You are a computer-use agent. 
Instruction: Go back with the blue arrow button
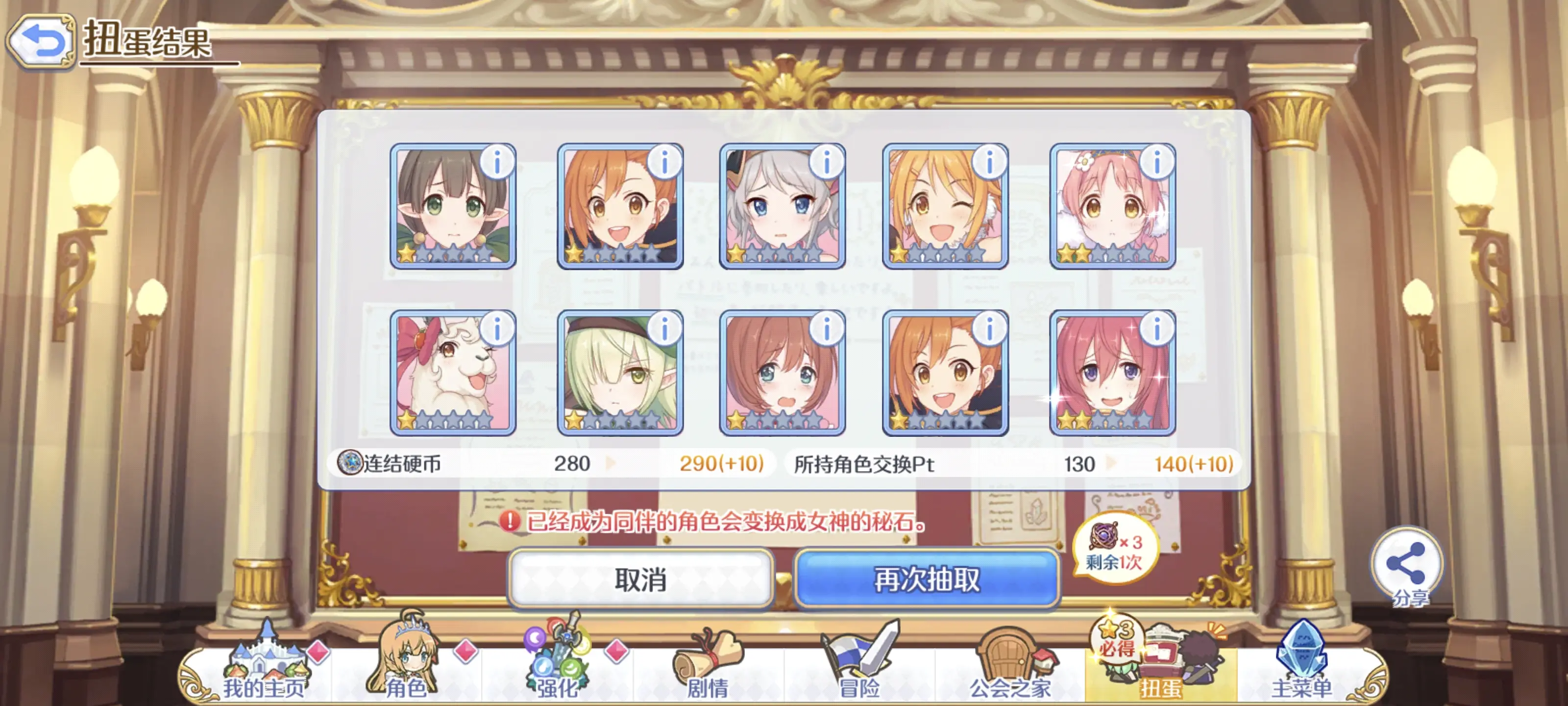[41, 41]
